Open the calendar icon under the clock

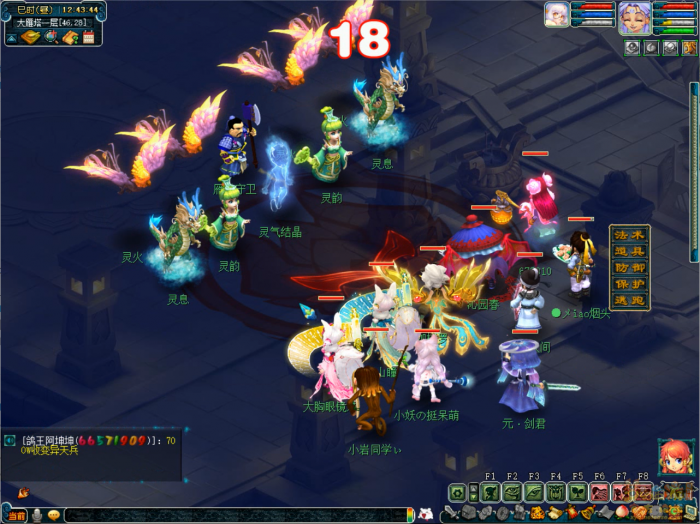88,38
